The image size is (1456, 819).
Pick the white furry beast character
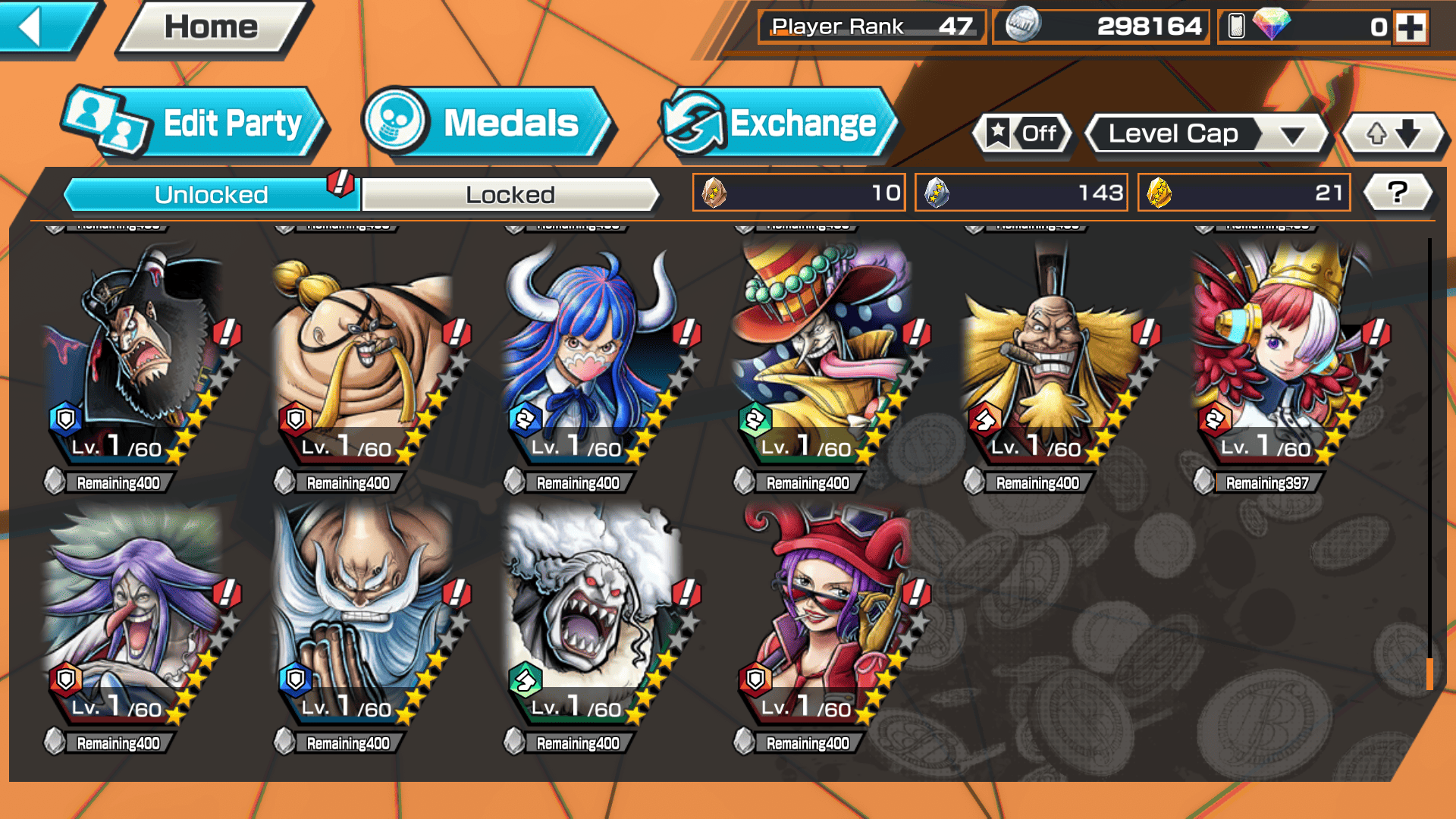[595, 614]
